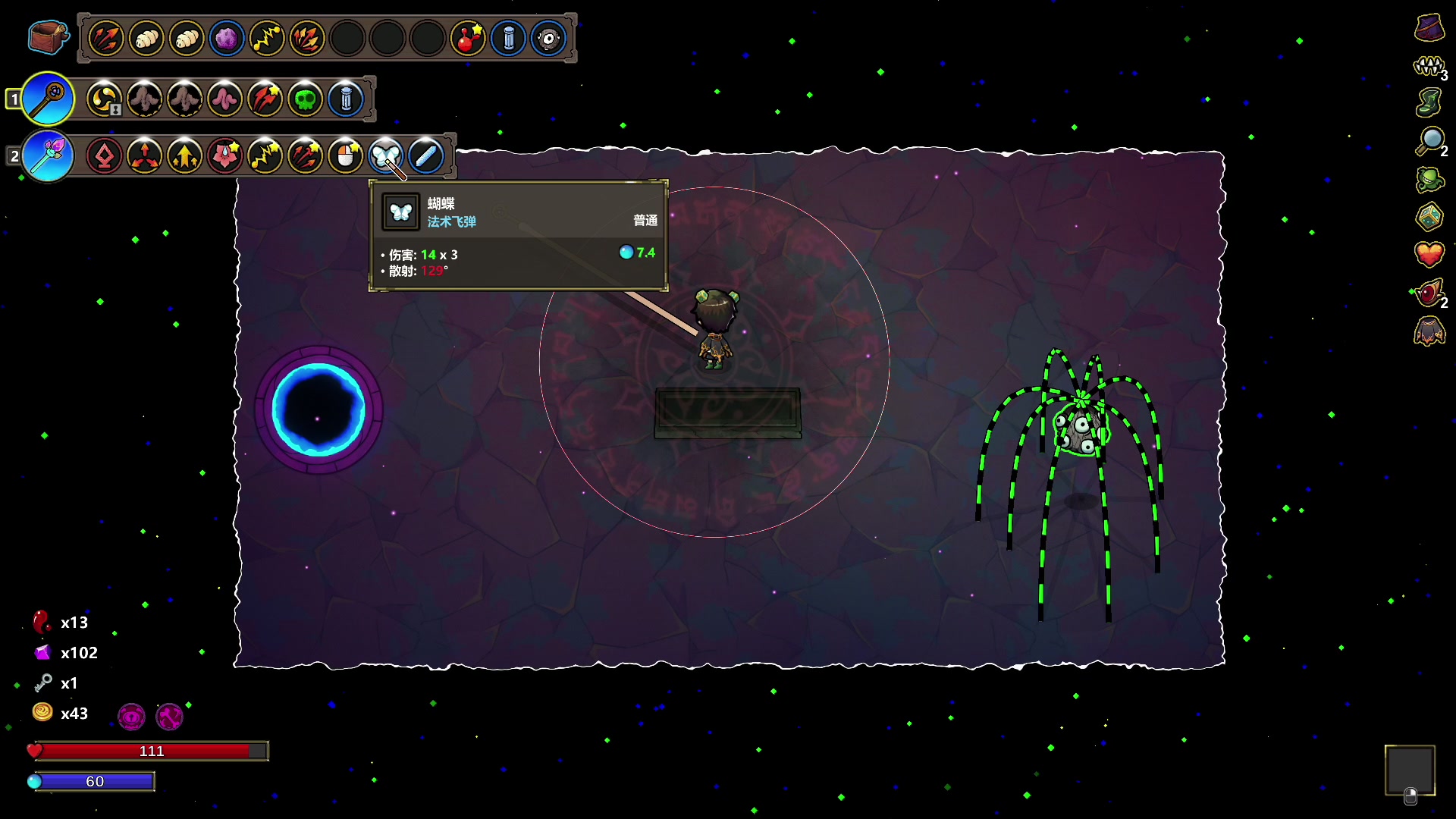Choose the one-eyed creature spell slot
Viewport: 1456px width, 819px height.
[548, 38]
